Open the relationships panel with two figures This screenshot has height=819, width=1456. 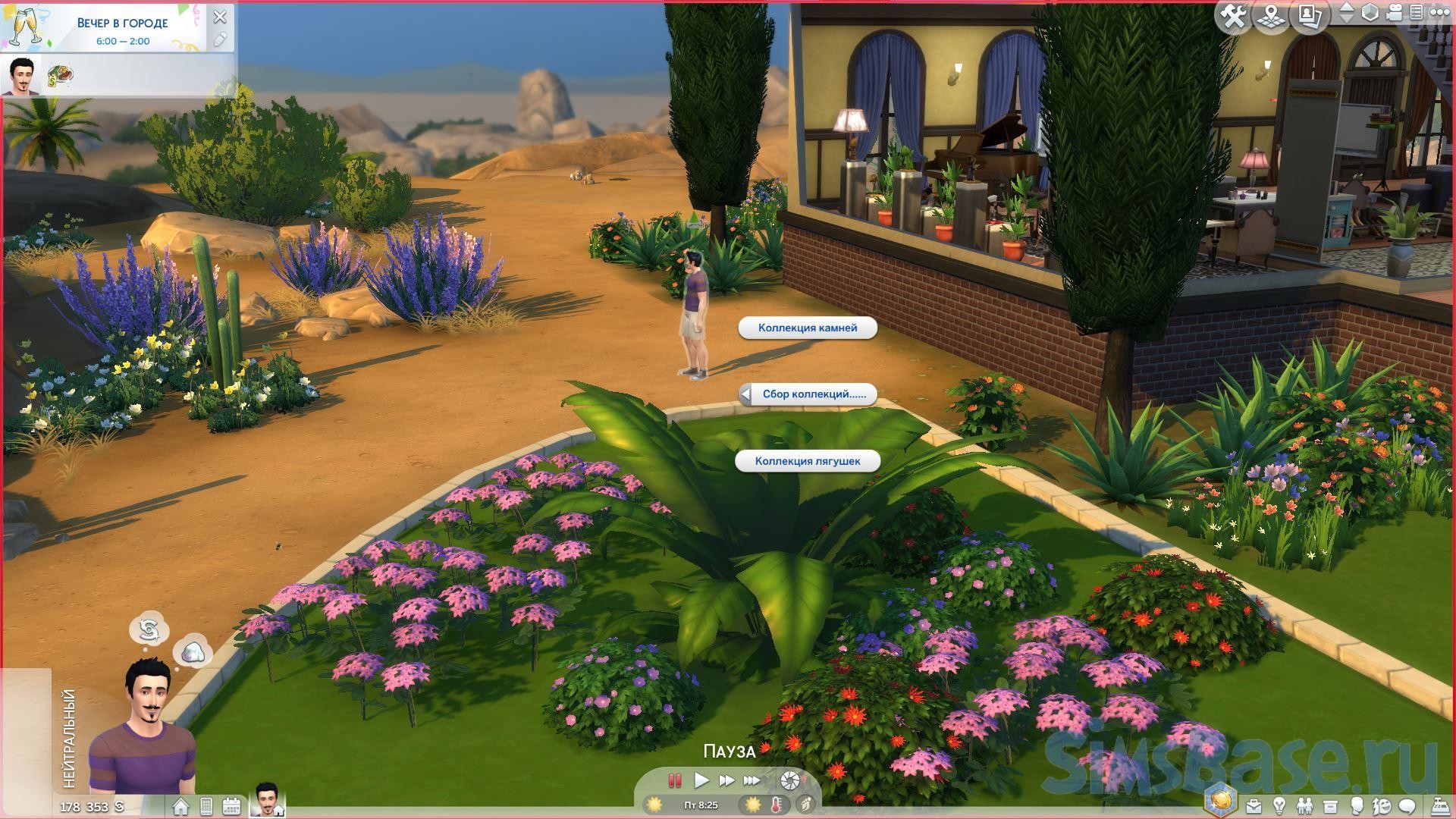tap(1304, 806)
